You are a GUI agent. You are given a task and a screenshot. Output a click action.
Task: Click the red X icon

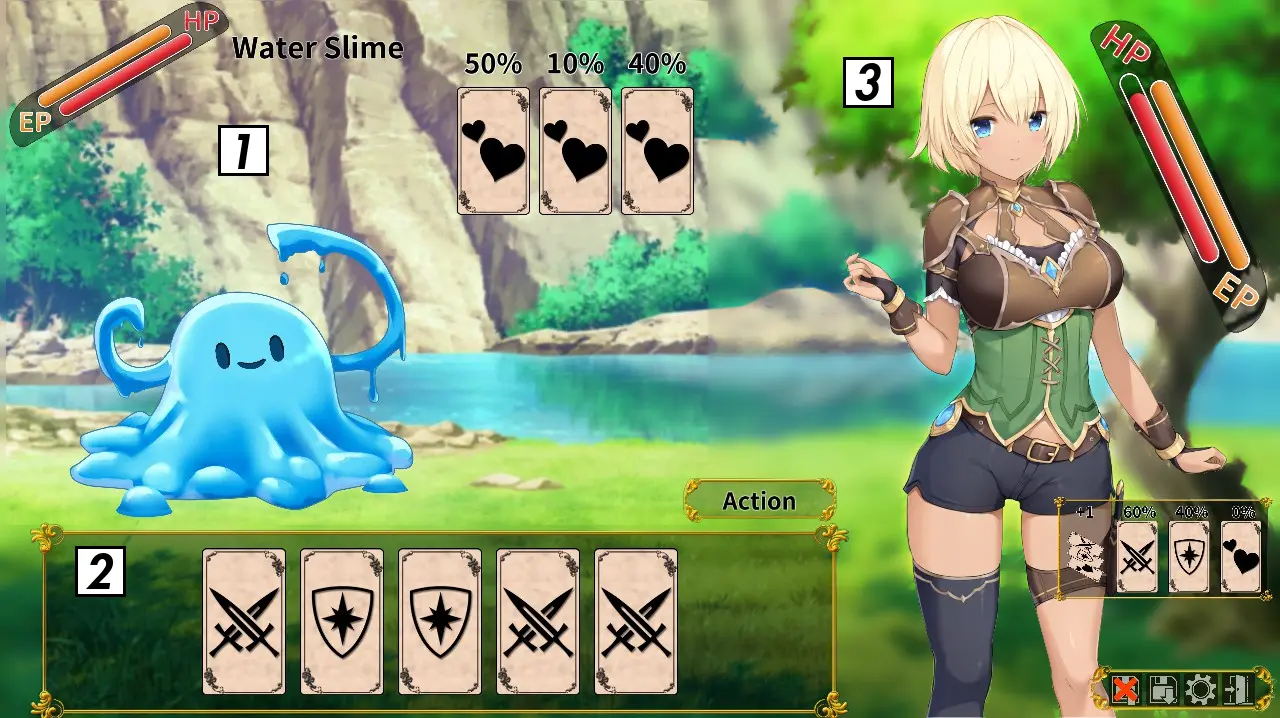[1126, 689]
